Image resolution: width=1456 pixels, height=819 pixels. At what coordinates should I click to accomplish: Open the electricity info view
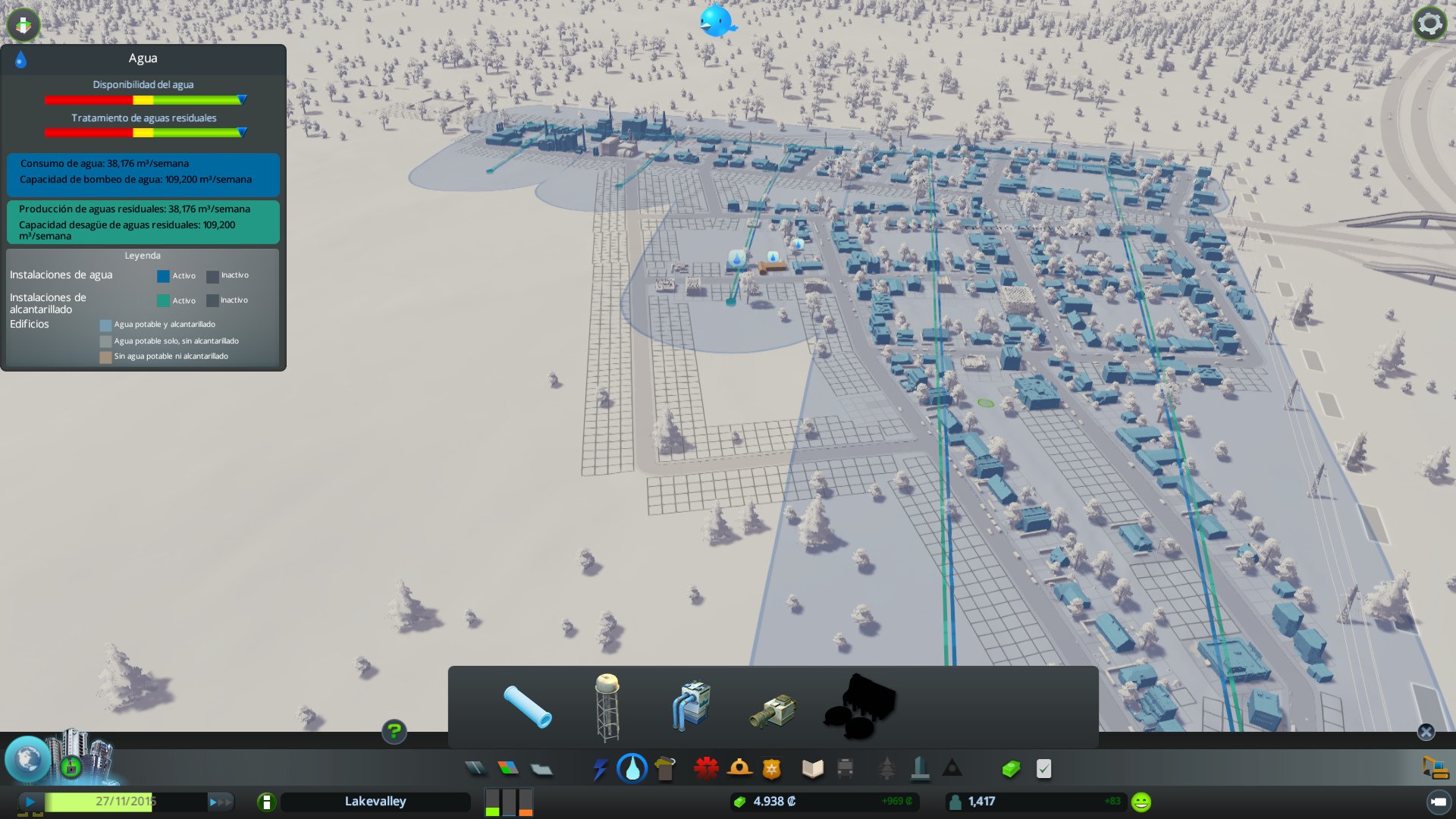[x=600, y=768]
